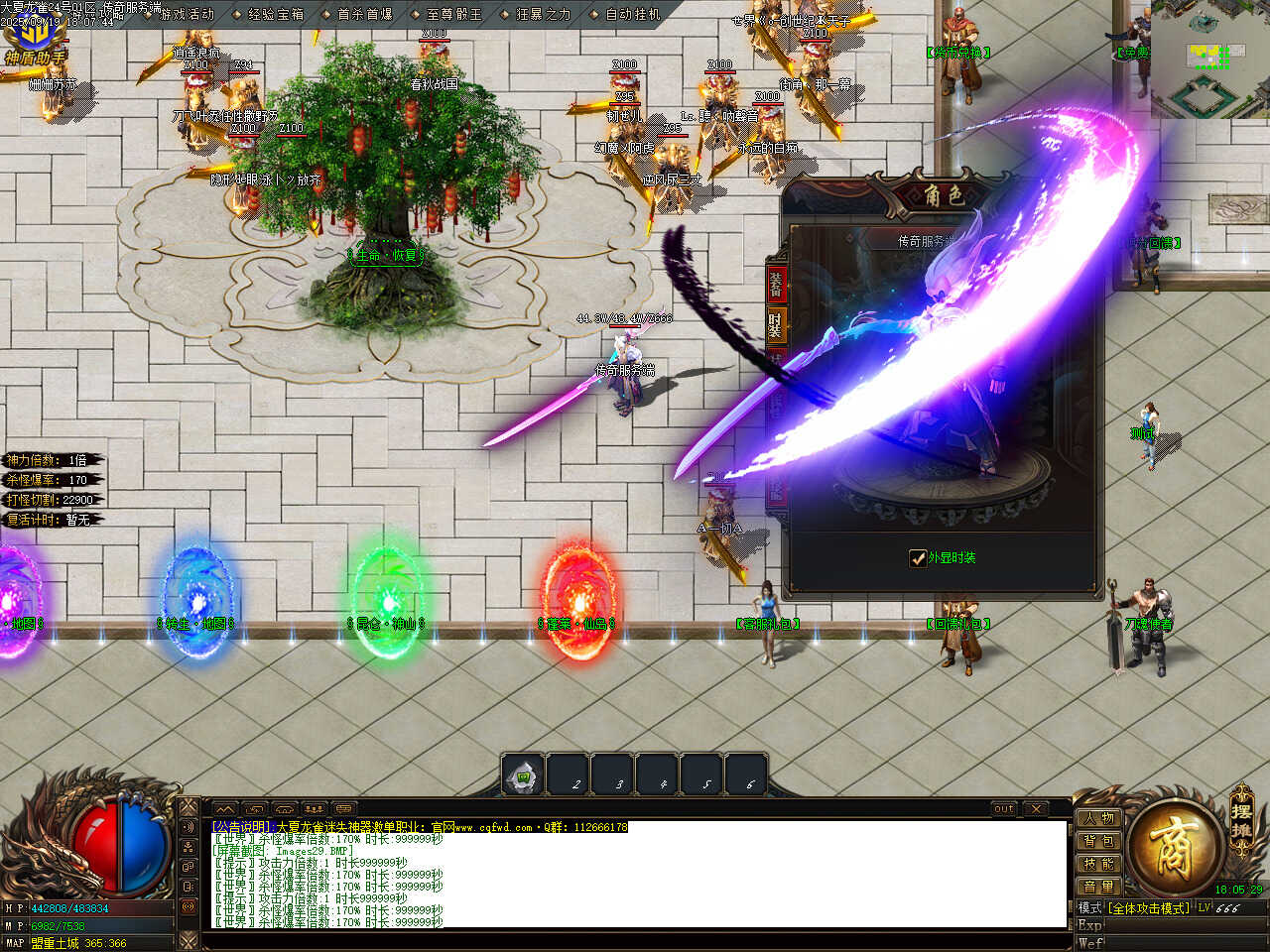The width and height of the screenshot is (1270, 952).
Task: Open the 经验宝箱 experience chest menu
Action: [276, 14]
